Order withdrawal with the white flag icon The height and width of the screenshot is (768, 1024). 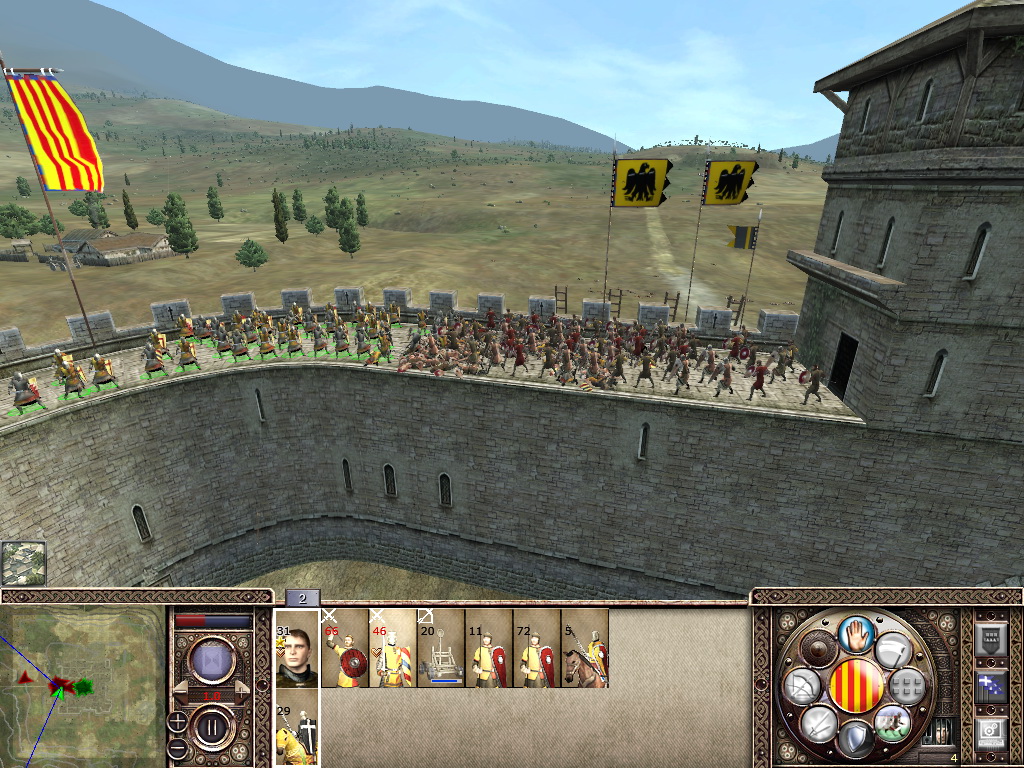tap(893, 650)
